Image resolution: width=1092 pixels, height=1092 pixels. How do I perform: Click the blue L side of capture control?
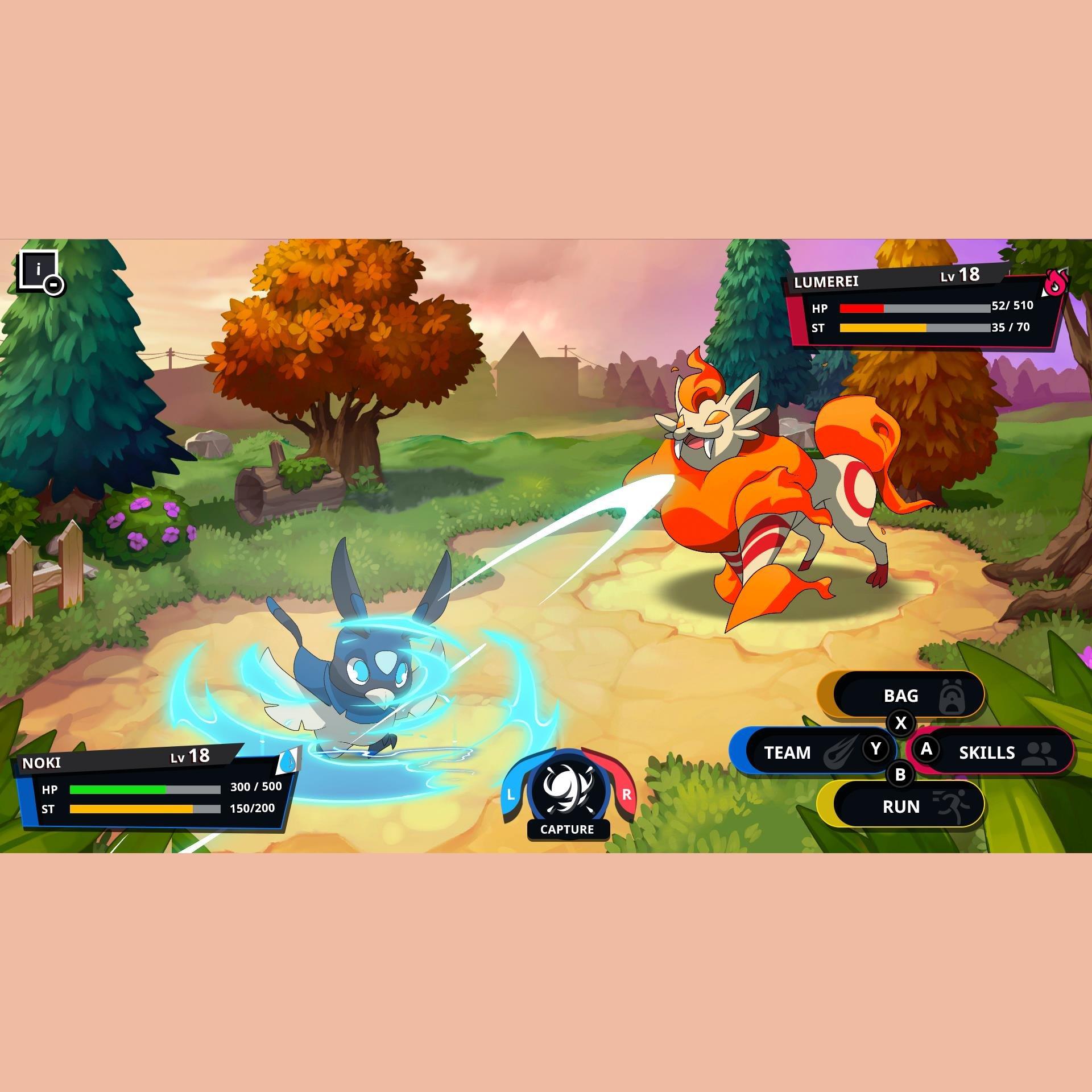510,794
